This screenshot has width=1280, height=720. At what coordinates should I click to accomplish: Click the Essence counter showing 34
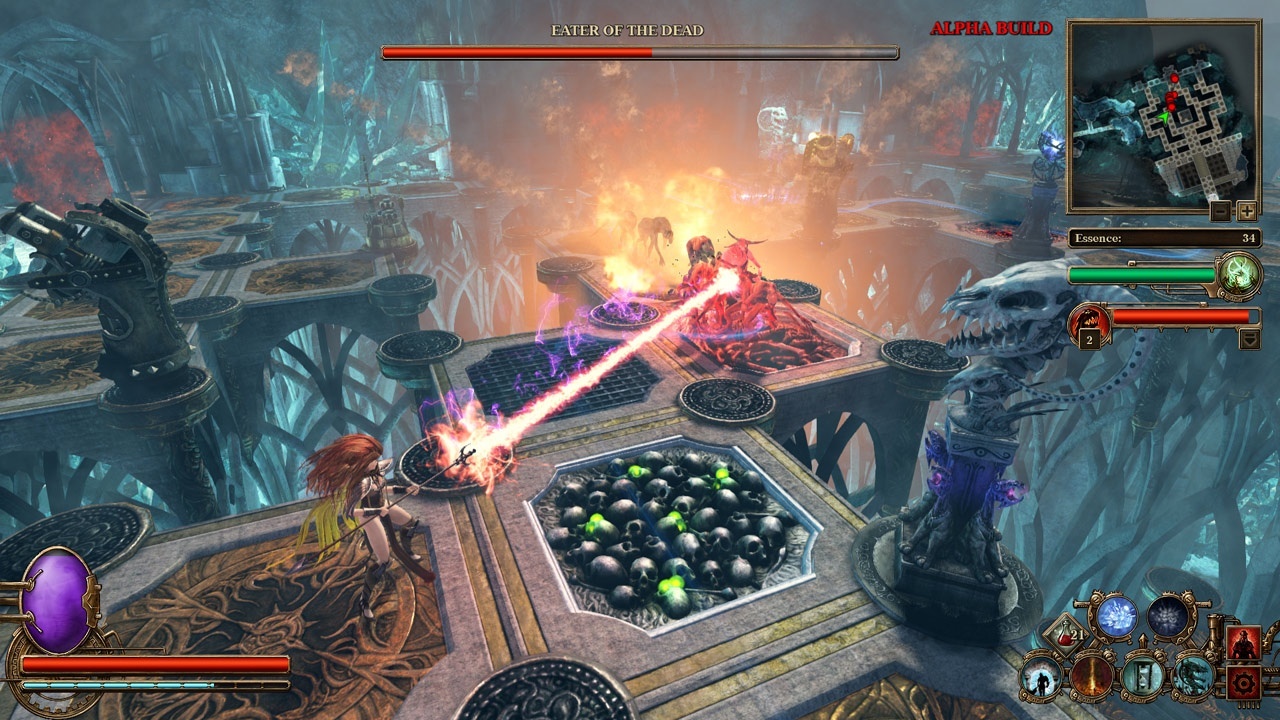pyautogui.click(x=1165, y=238)
